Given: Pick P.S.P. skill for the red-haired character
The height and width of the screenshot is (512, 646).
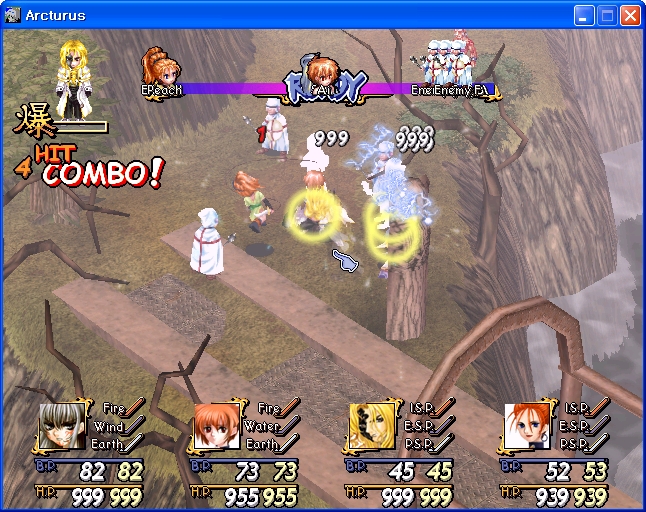Looking at the screenshot, I should point(577,444).
